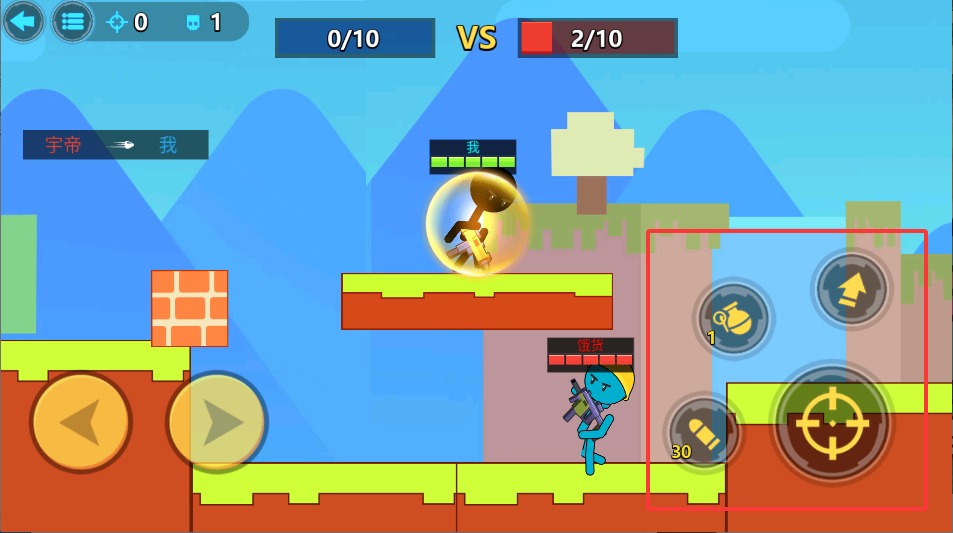The width and height of the screenshot is (953, 533).
Task: Jump using the up arrow button
Action: (851, 289)
